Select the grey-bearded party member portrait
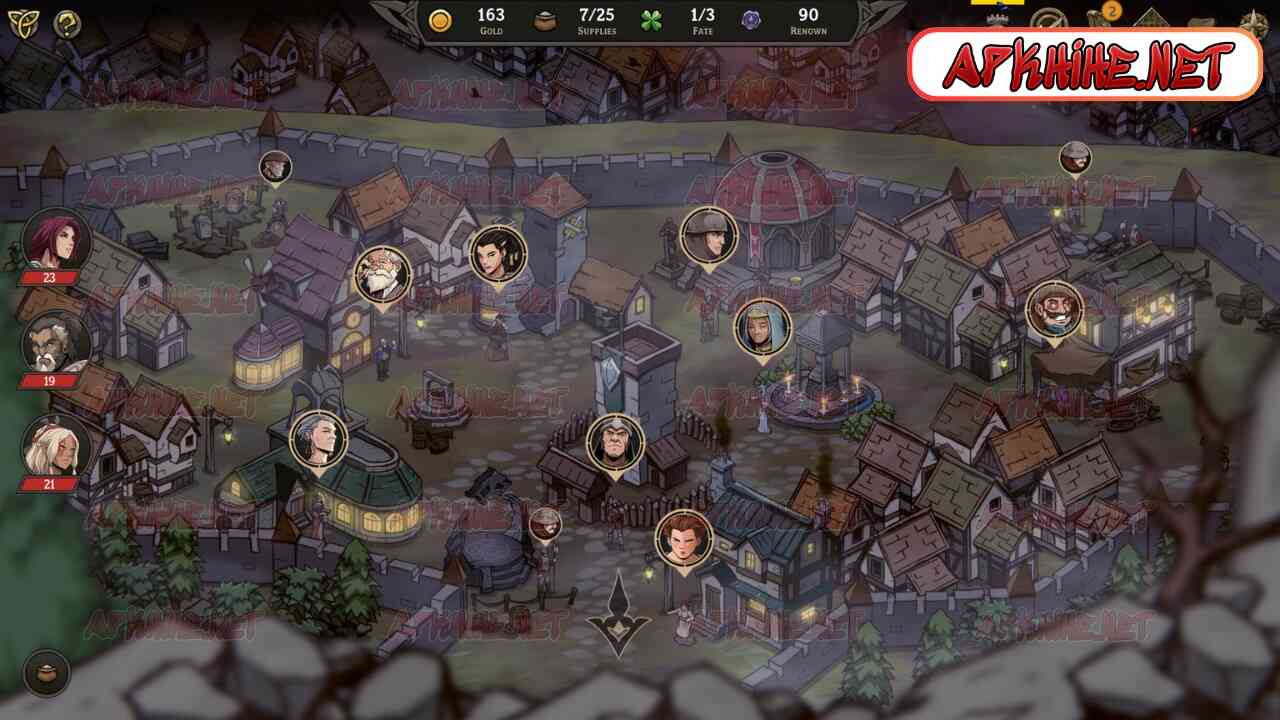The width and height of the screenshot is (1280, 720). (56, 343)
